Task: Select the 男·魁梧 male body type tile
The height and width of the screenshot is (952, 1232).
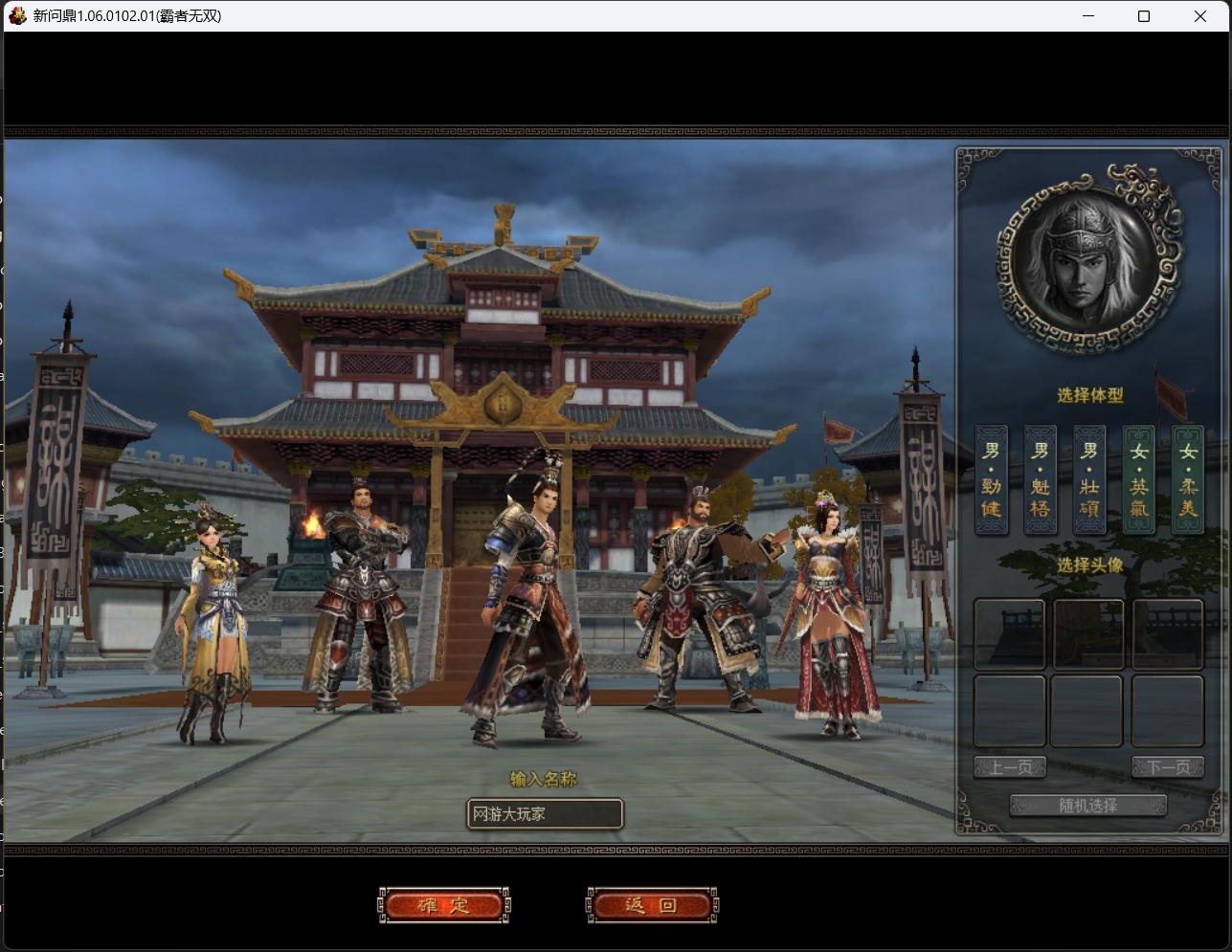Action: click(1040, 480)
